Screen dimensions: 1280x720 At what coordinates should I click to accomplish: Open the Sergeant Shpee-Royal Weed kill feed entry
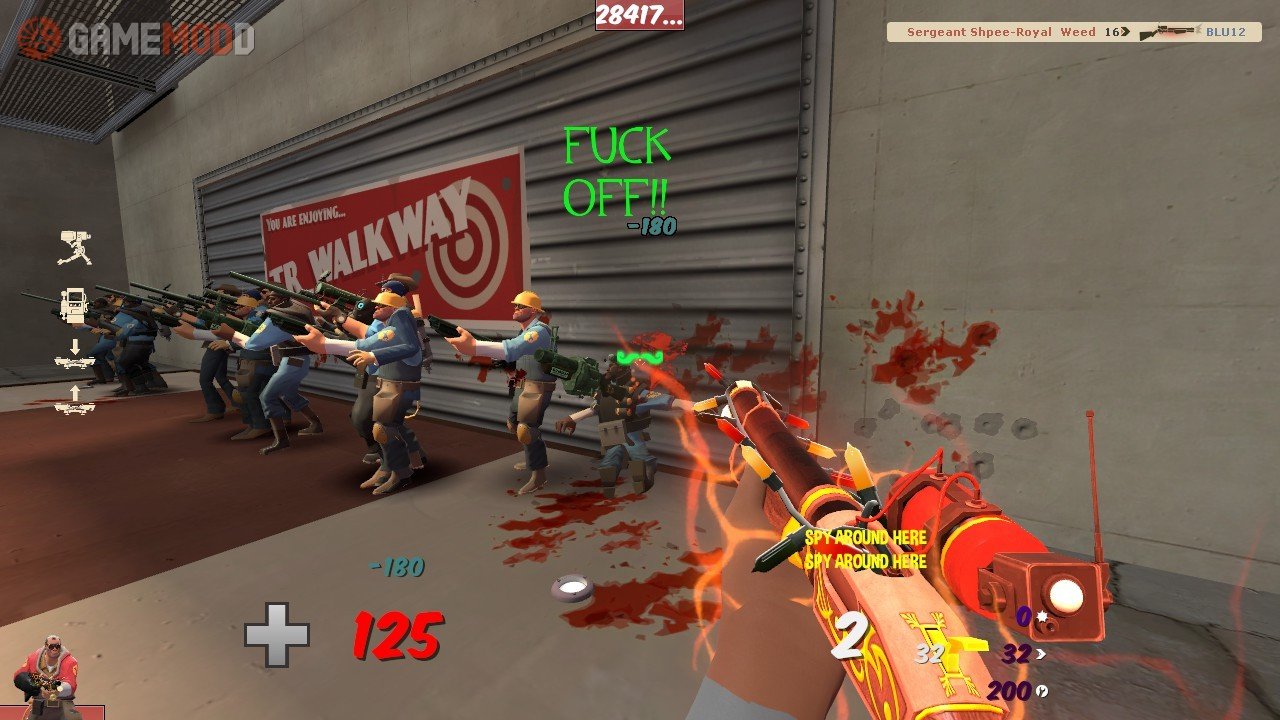(x=1073, y=32)
